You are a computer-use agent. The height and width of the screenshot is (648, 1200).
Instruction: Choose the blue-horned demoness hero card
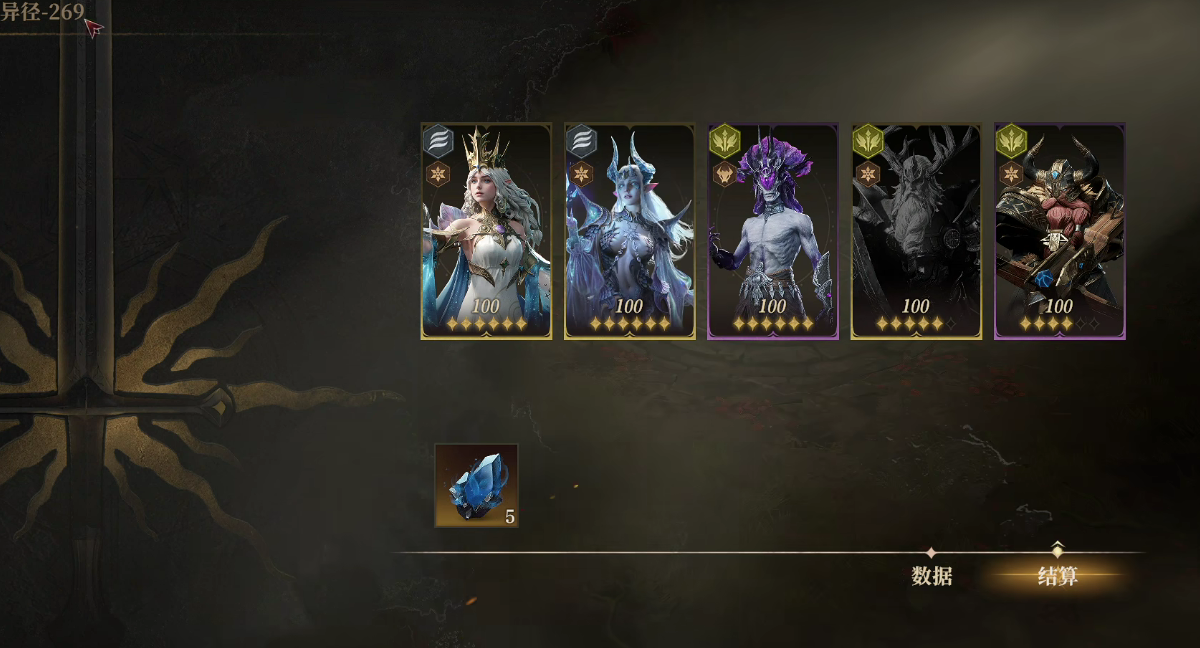point(629,231)
